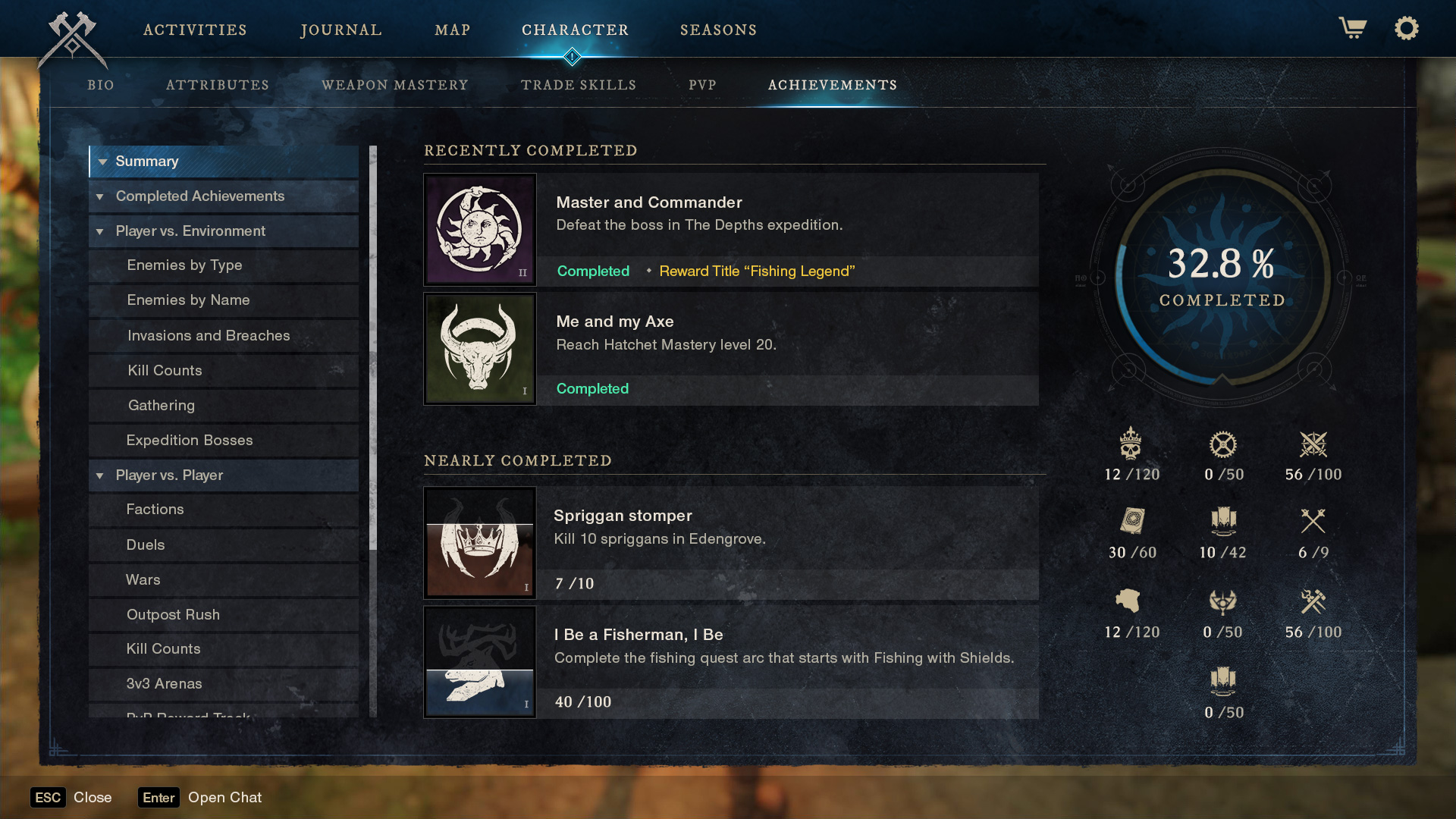
Task: Collapse the Player vs. Environment category
Action: coord(100,231)
